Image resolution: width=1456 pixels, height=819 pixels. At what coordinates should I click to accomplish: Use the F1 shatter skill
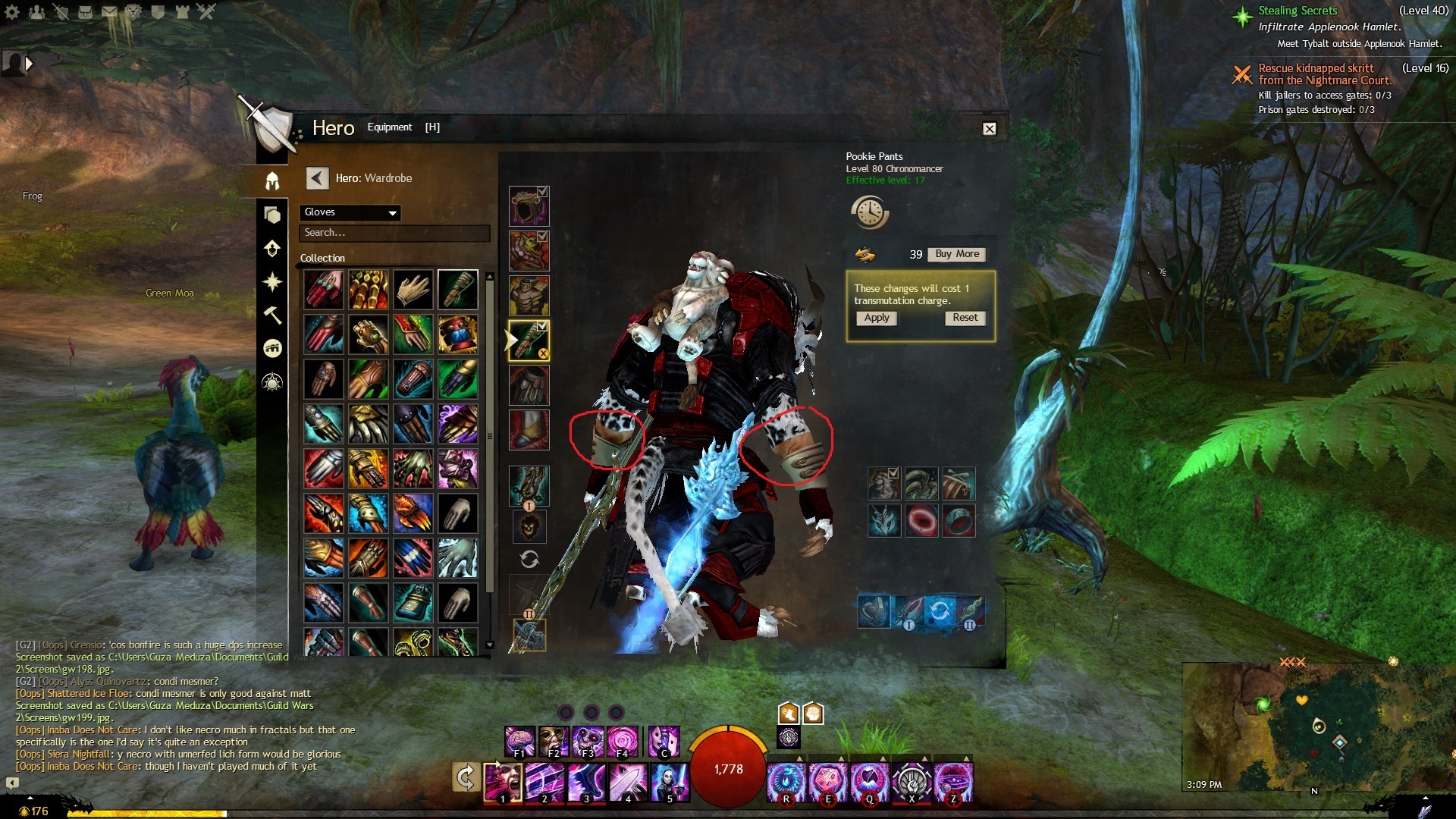(519, 741)
